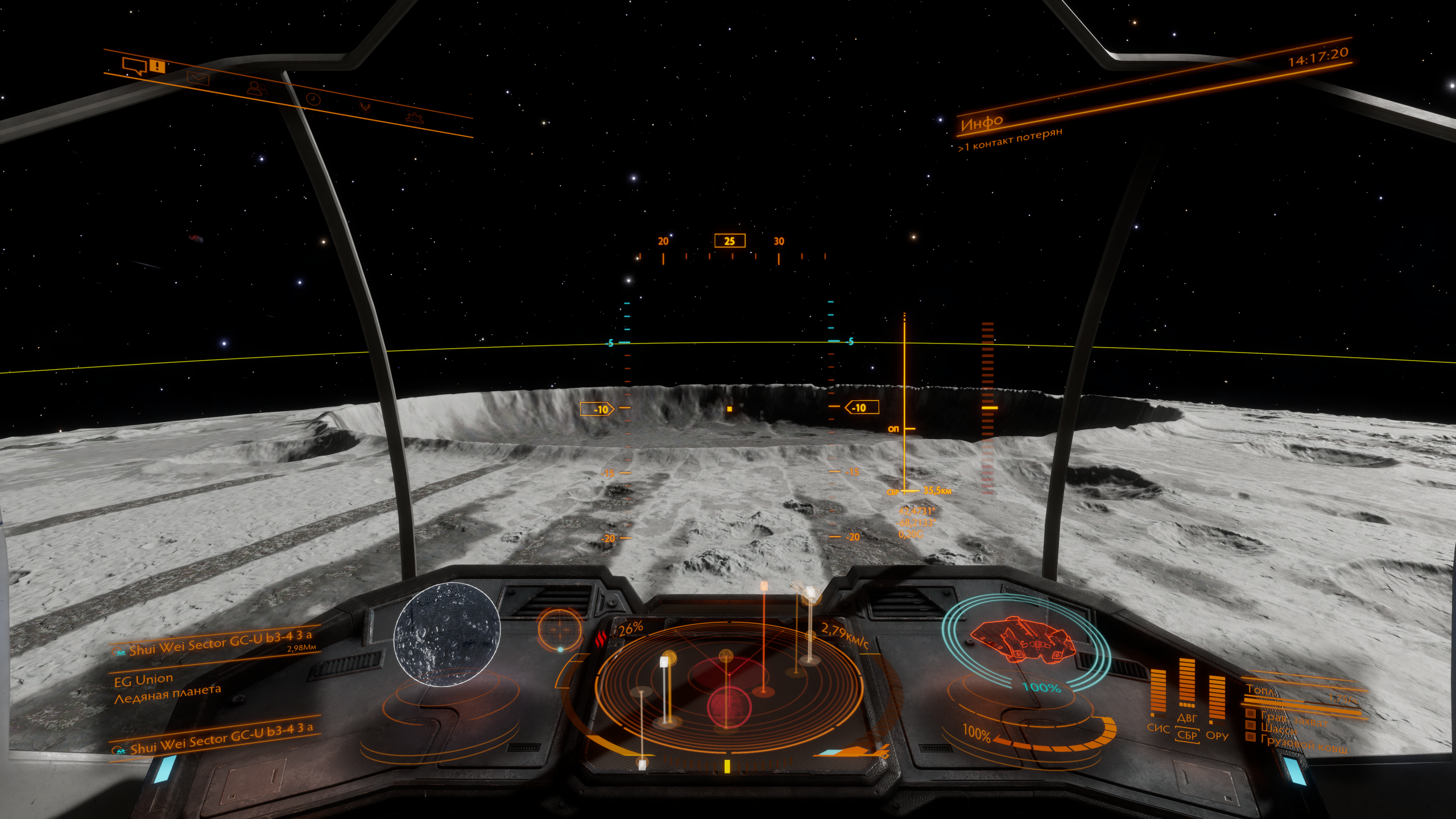The width and height of the screenshot is (1456, 819).
Task: Open the chat speech bubble tab
Action: [x=135, y=65]
